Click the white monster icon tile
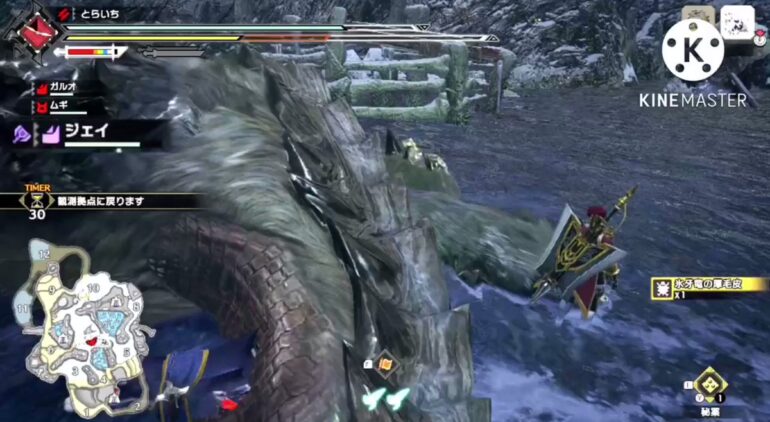Screen dimensions: 770x422 [737, 21]
